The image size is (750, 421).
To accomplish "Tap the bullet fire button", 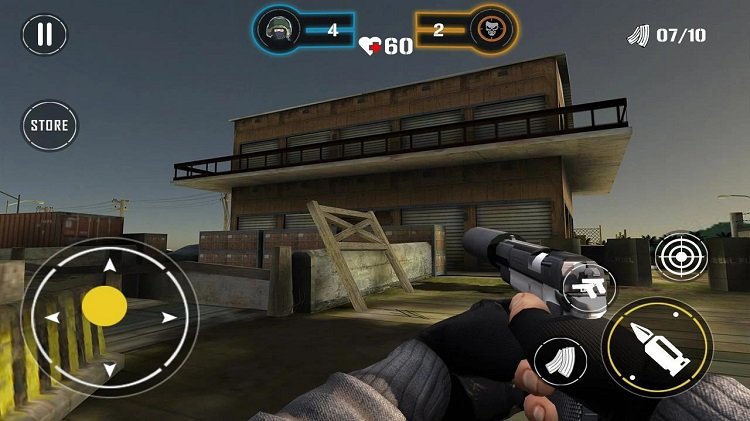I will click(x=657, y=347).
